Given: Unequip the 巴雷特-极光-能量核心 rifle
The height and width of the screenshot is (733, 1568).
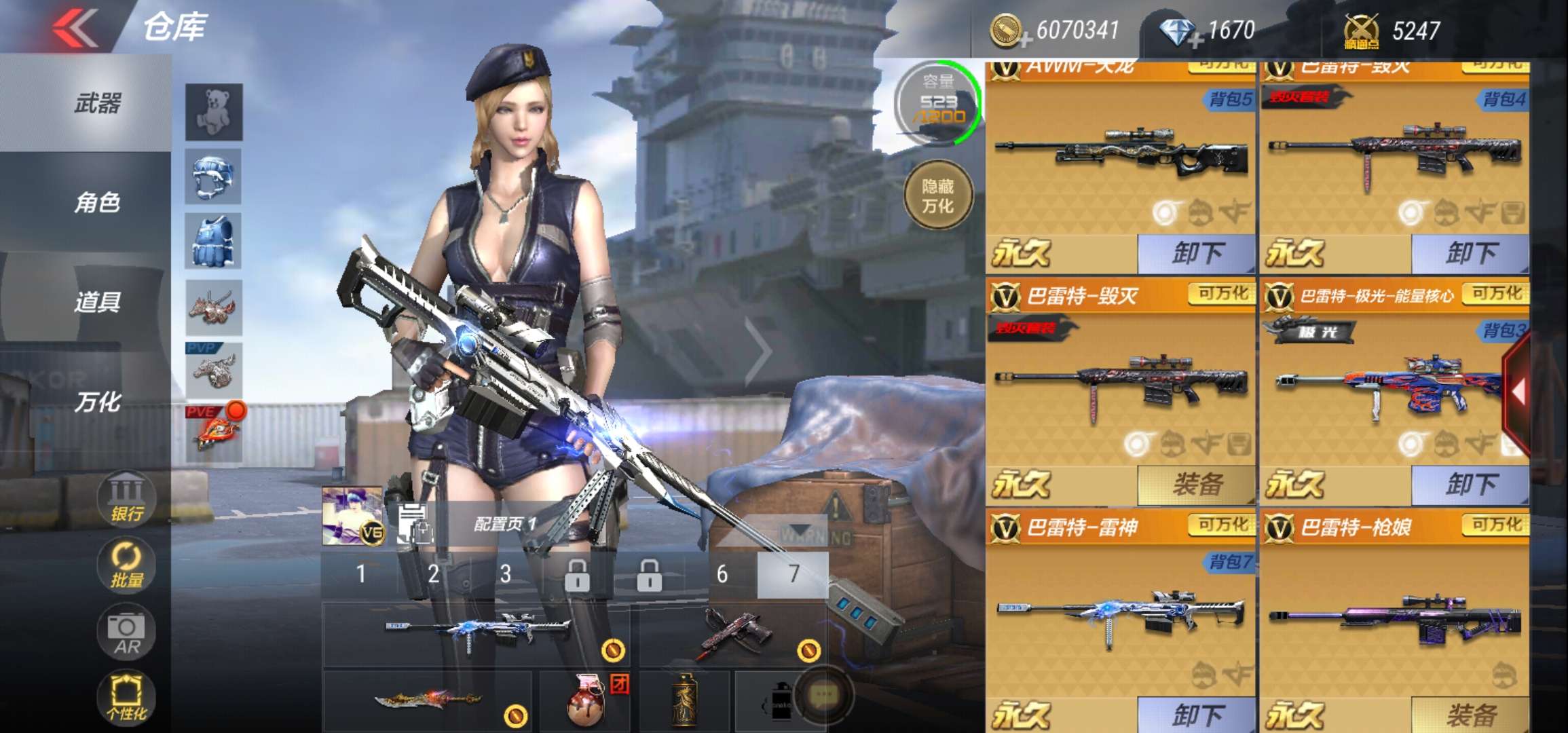Looking at the screenshot, I should tap(1470, 485).
